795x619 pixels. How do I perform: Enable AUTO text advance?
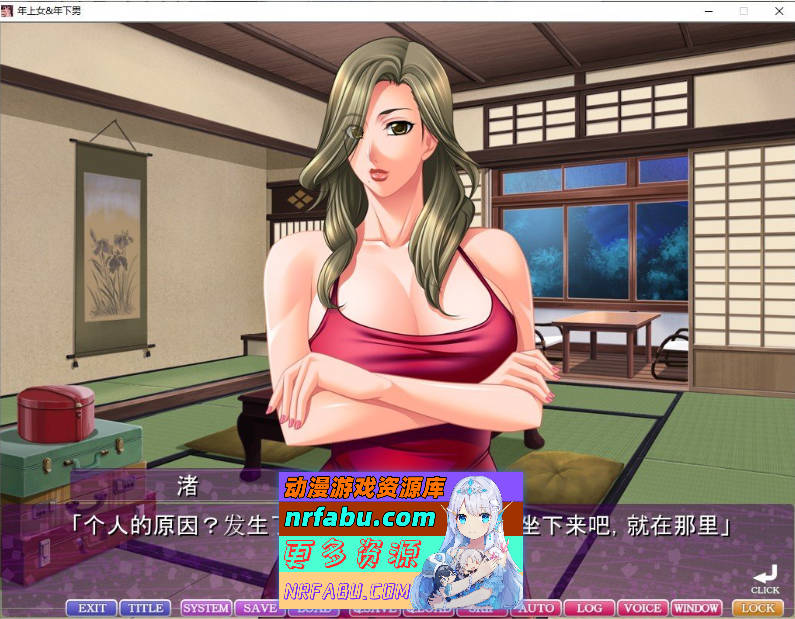pos(538,608)
